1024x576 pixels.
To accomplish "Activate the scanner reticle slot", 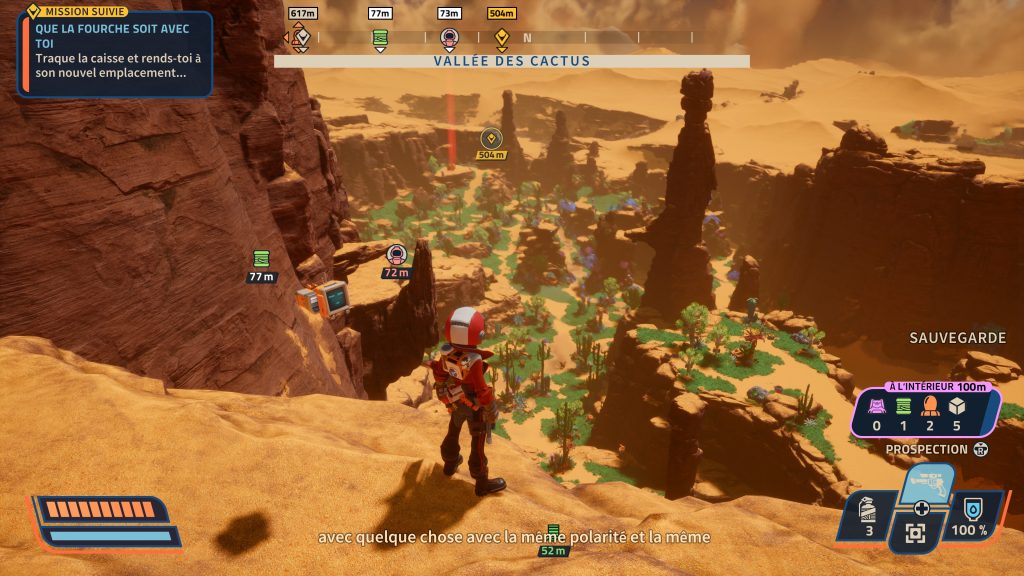I will (915, 534).
